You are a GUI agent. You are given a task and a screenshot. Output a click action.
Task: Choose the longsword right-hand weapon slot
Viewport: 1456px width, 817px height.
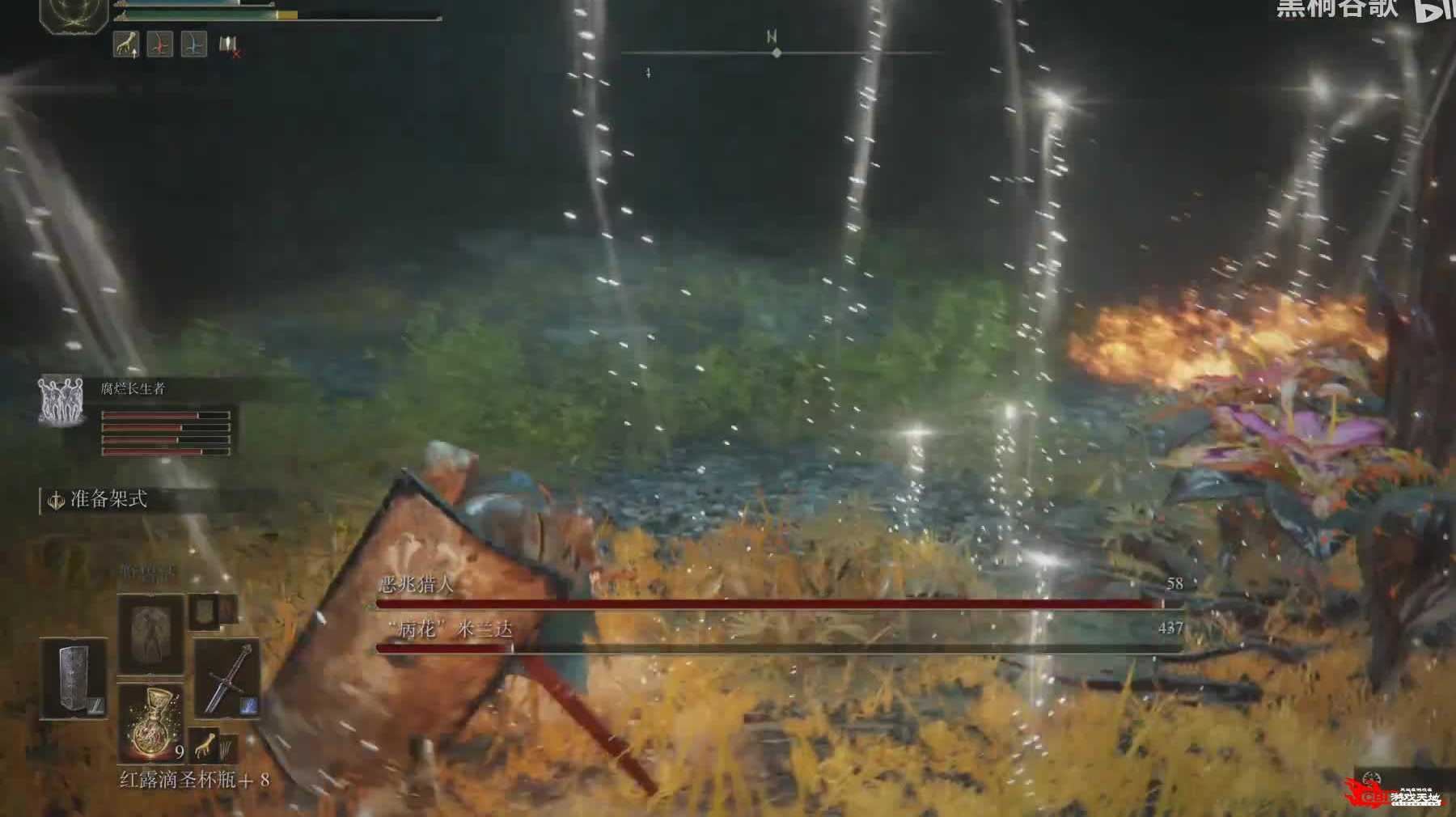click(227, 678)
